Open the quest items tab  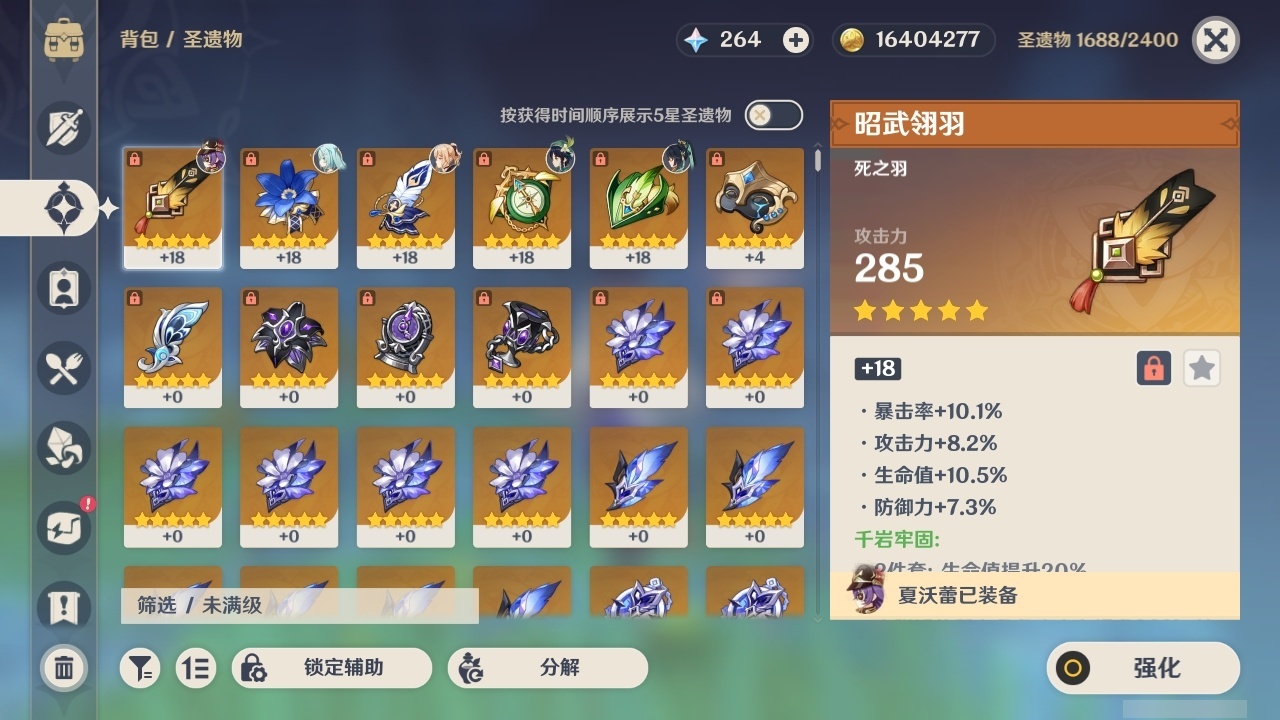pos(63,608)
